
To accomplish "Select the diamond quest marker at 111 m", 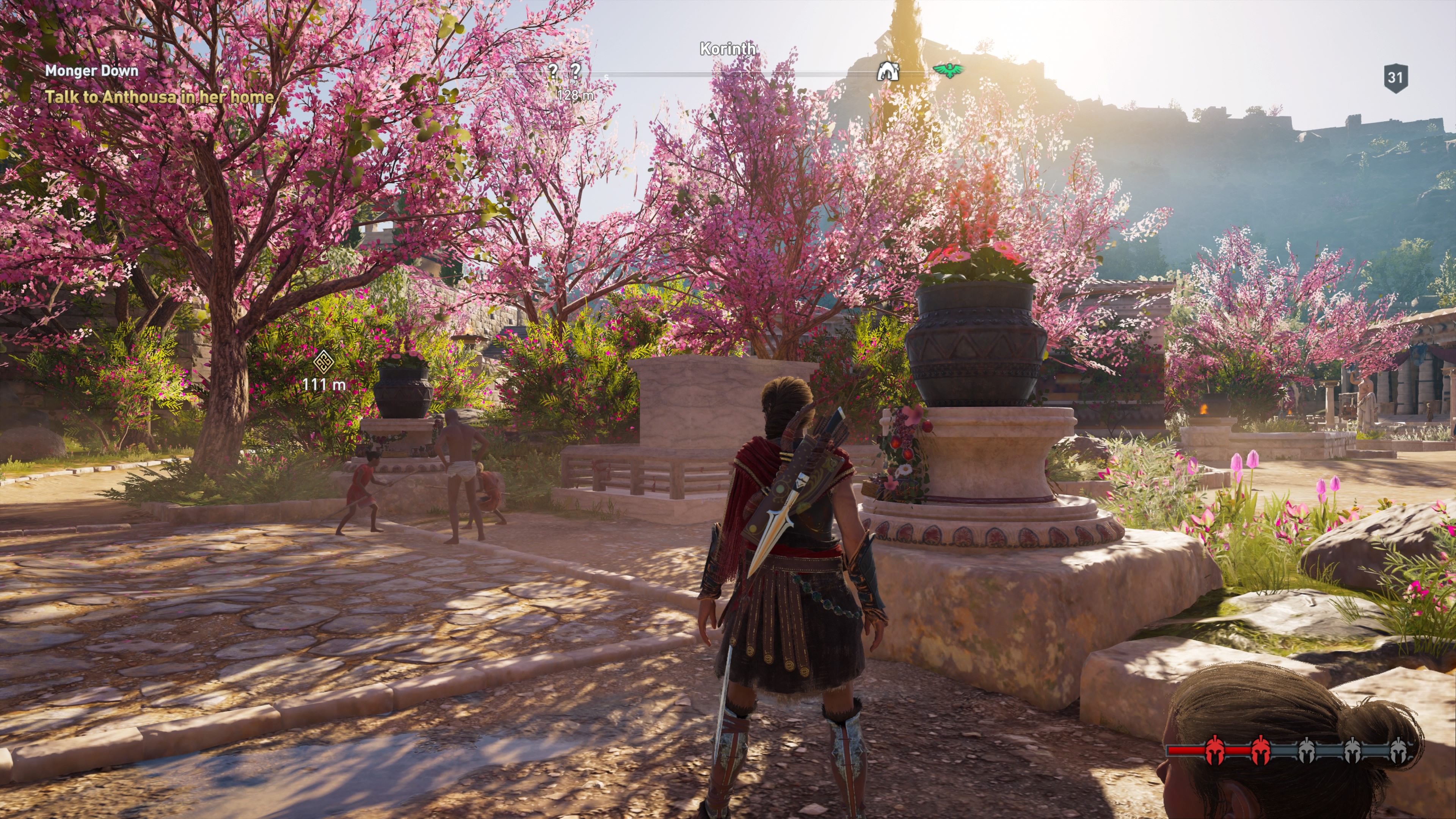I will point(323,360).
